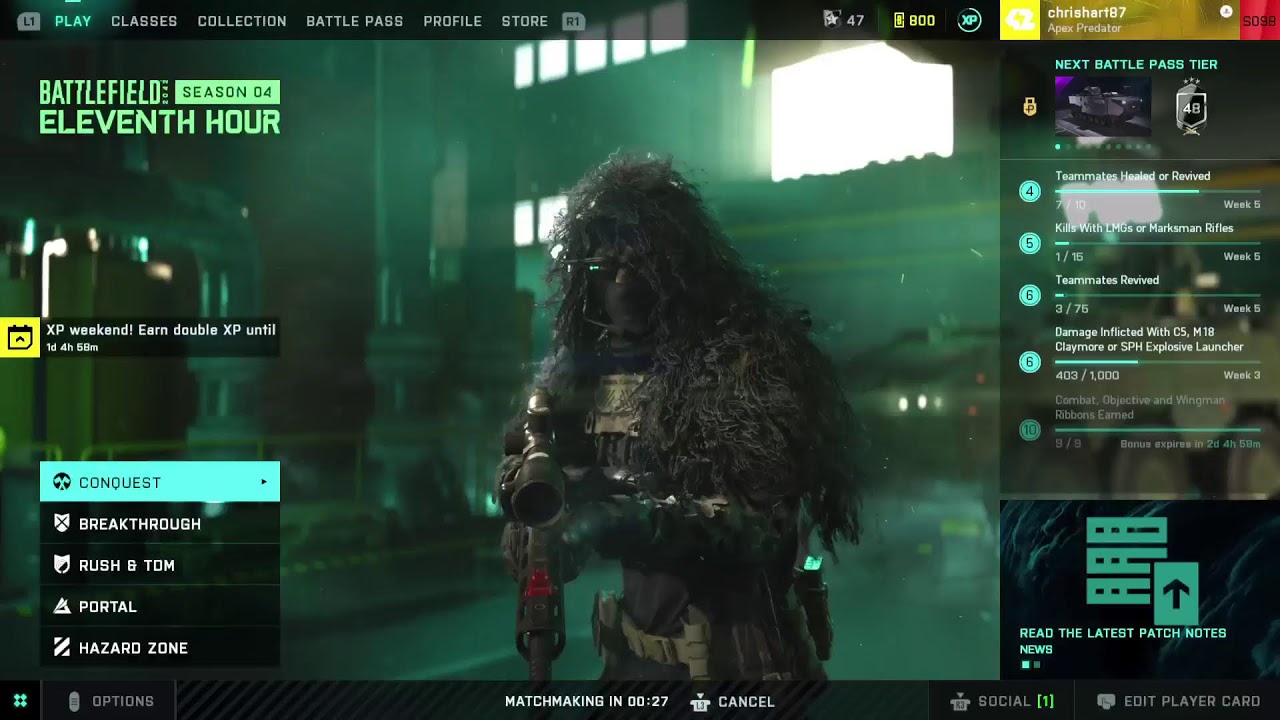The image size is (1280, 720).
Task: Expand the Conquest mode submenu arrow
Action: click(266, 481)
